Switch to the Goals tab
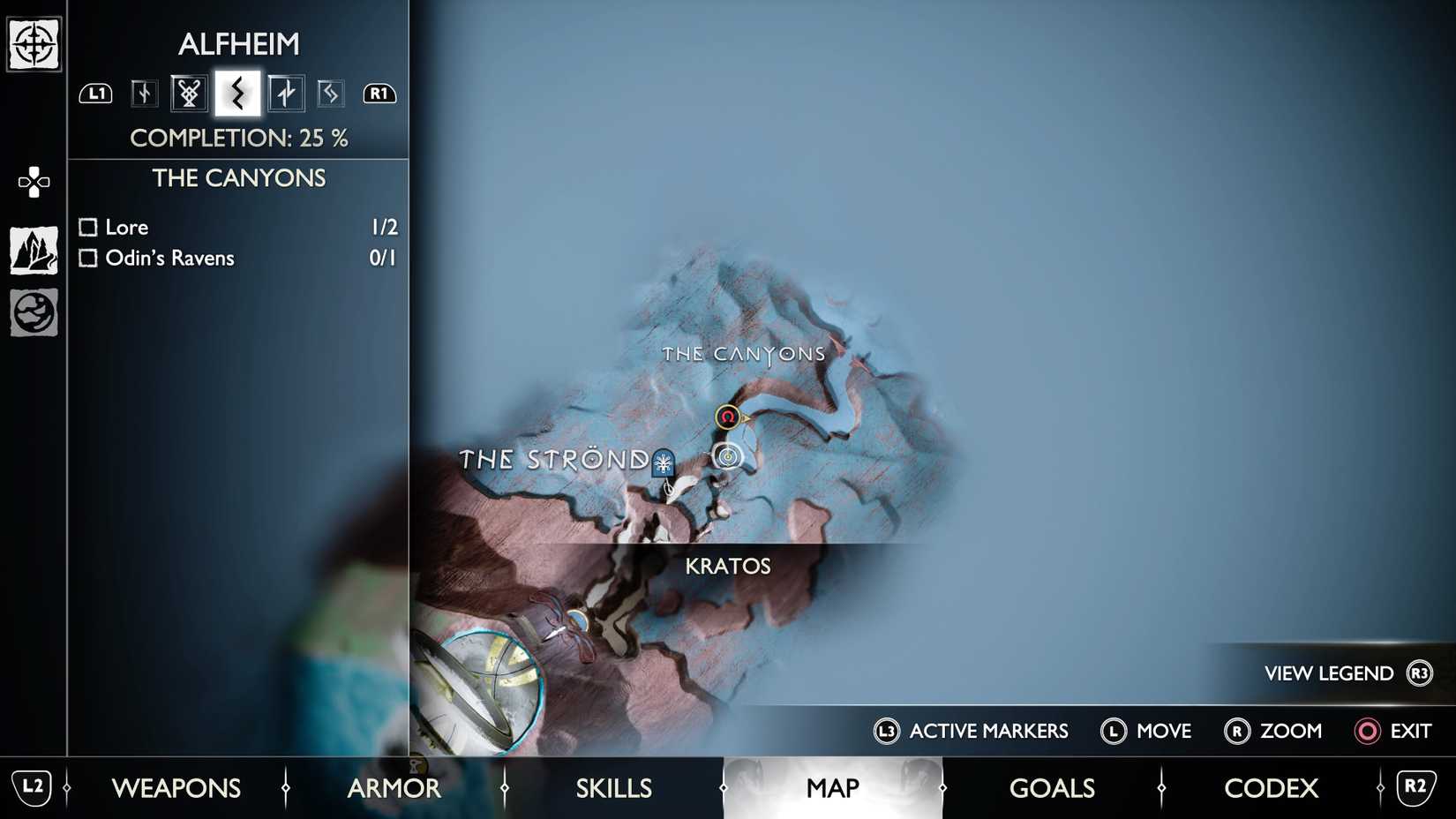The height and width of the screenshot is (819, 1456). [x=1051, y=788]
